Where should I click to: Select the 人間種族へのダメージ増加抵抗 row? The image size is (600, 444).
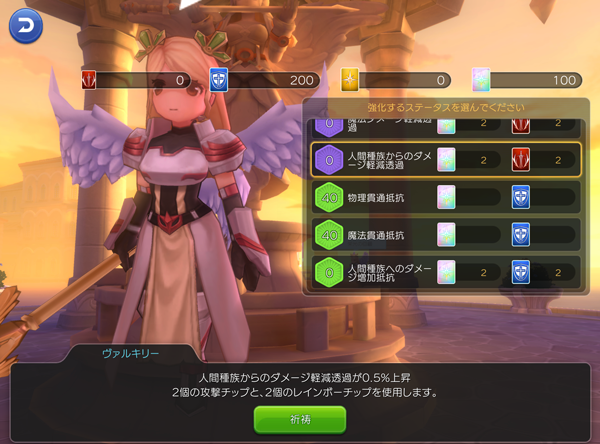tap(445, 271)
